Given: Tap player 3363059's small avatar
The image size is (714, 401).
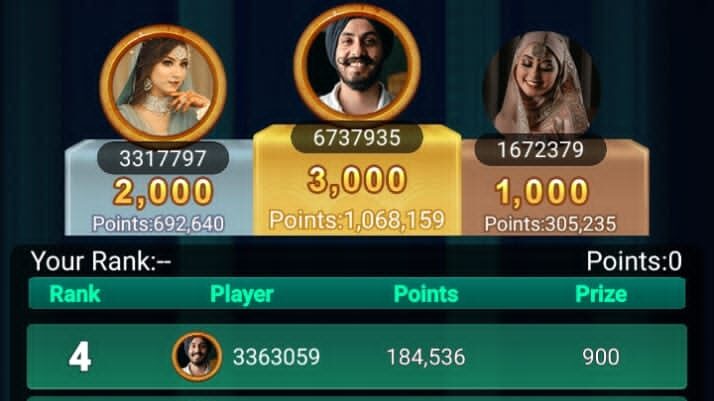Looking at the screenshot, I should coord(197,356).
